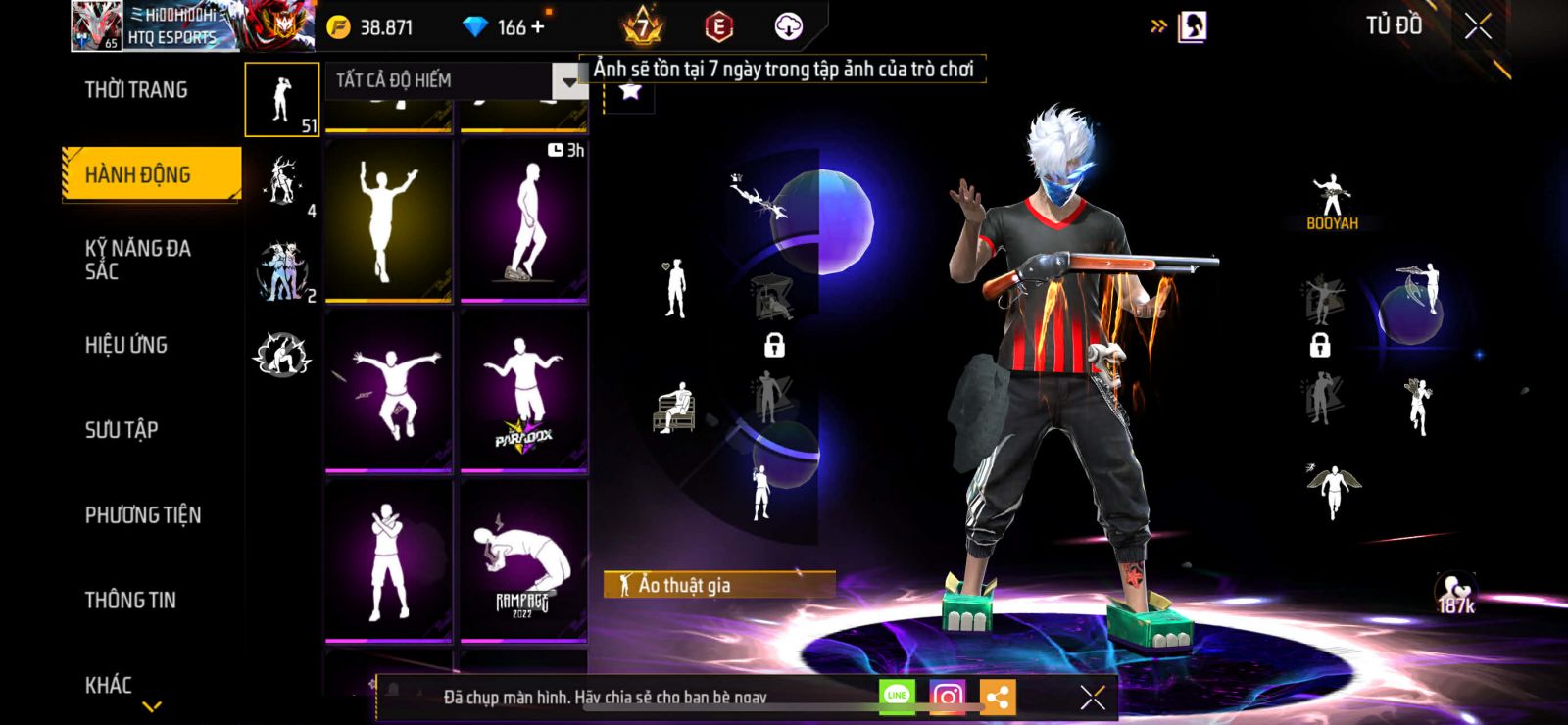The height and width of the screenshot is (725, 1568).
Task: Show the Thông Tin section
Action: (x=130, y=600)
